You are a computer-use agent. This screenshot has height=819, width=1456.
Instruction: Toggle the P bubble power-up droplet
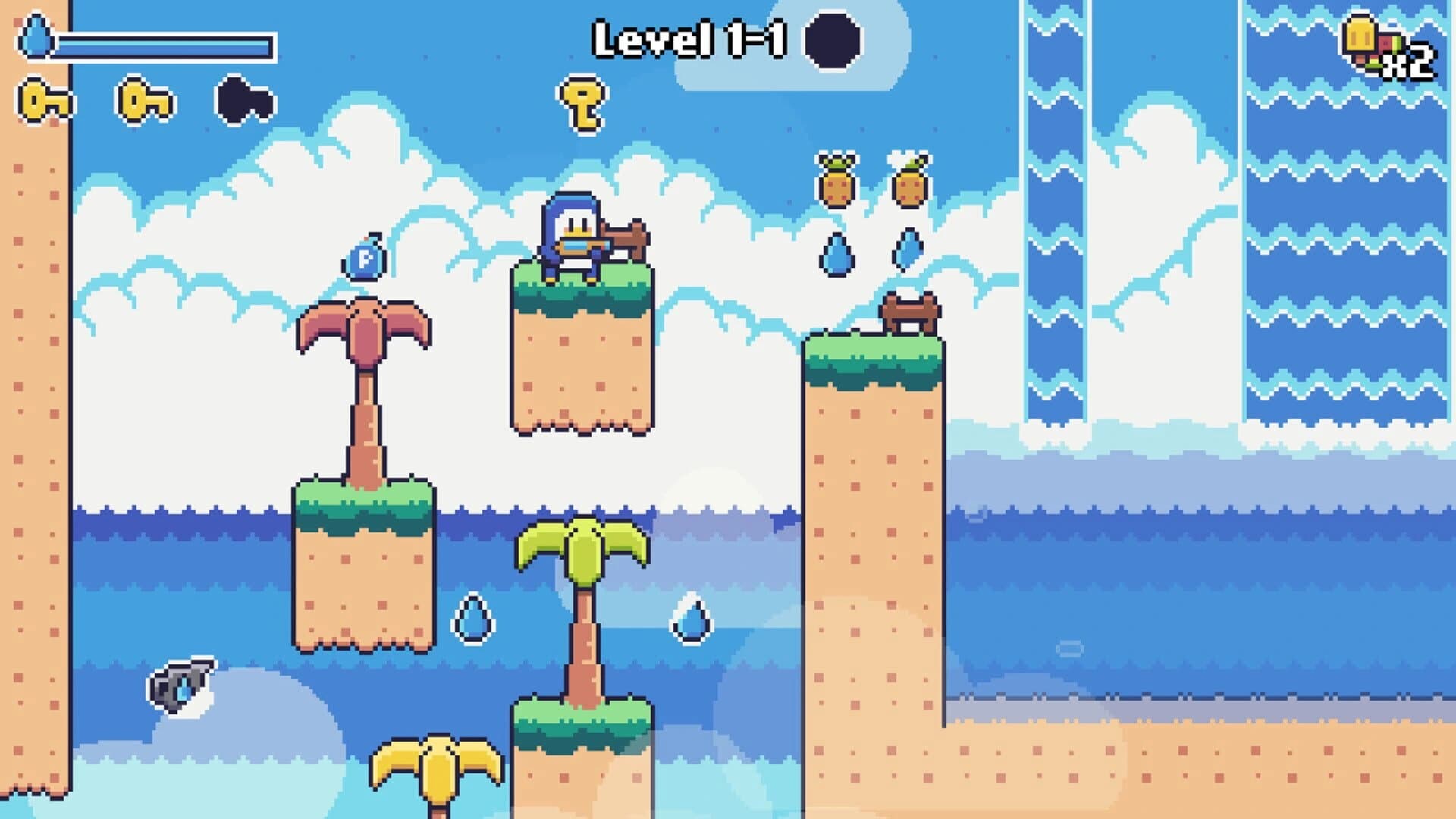click(362, 256)
